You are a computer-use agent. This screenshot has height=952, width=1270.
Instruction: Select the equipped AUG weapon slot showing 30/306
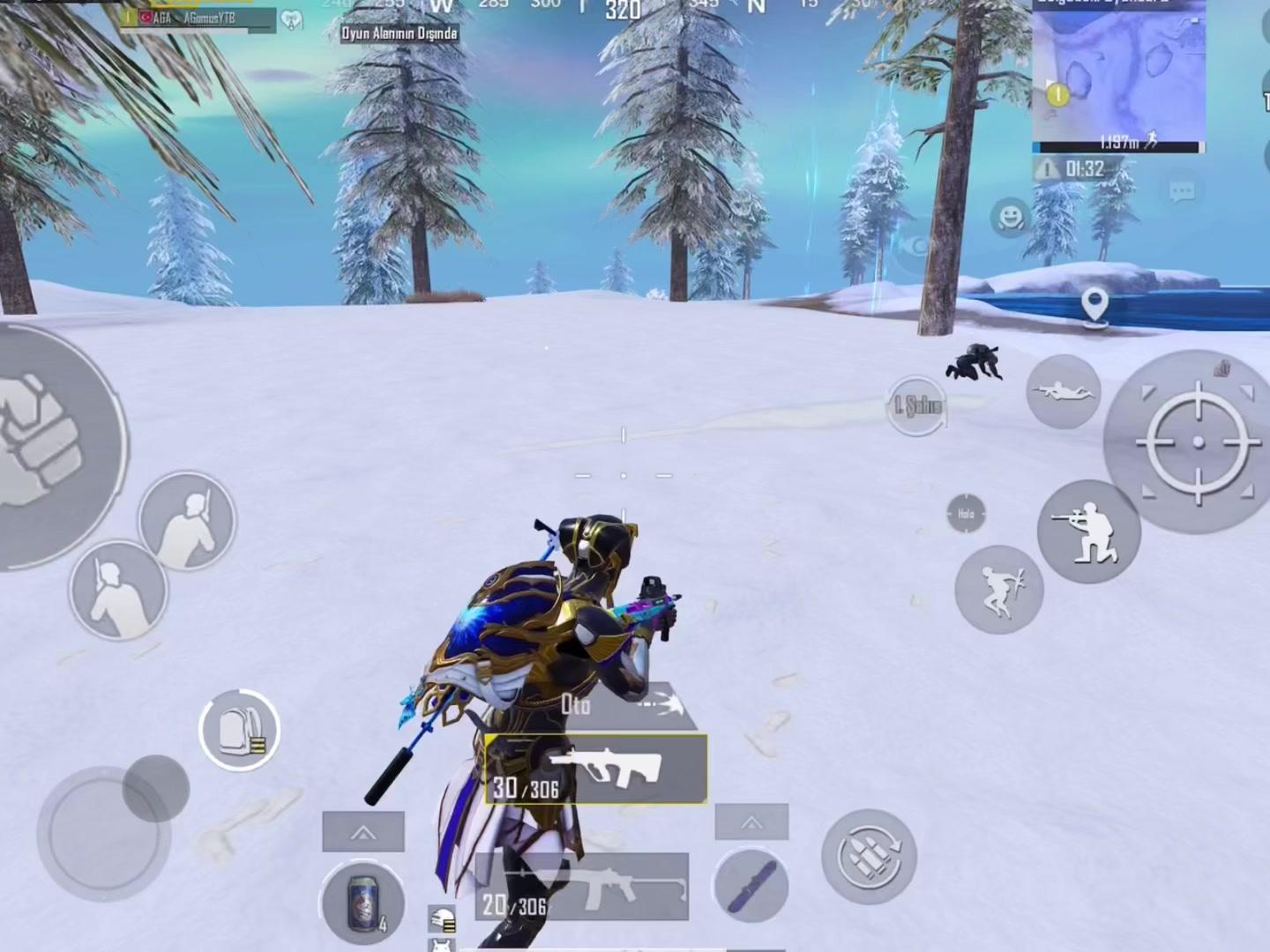click(x=596, y=770)
